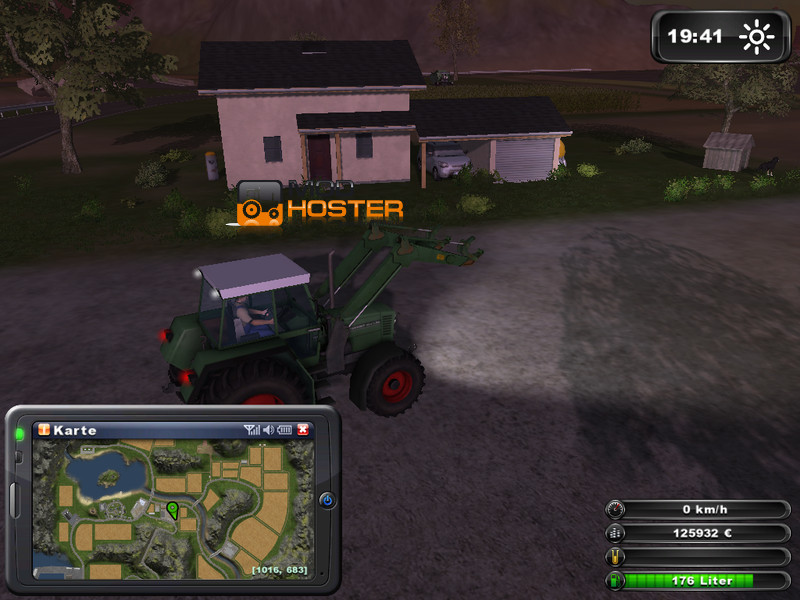
Task: Click the speedometer gauge icon
Action: click(x=615, y=509)
